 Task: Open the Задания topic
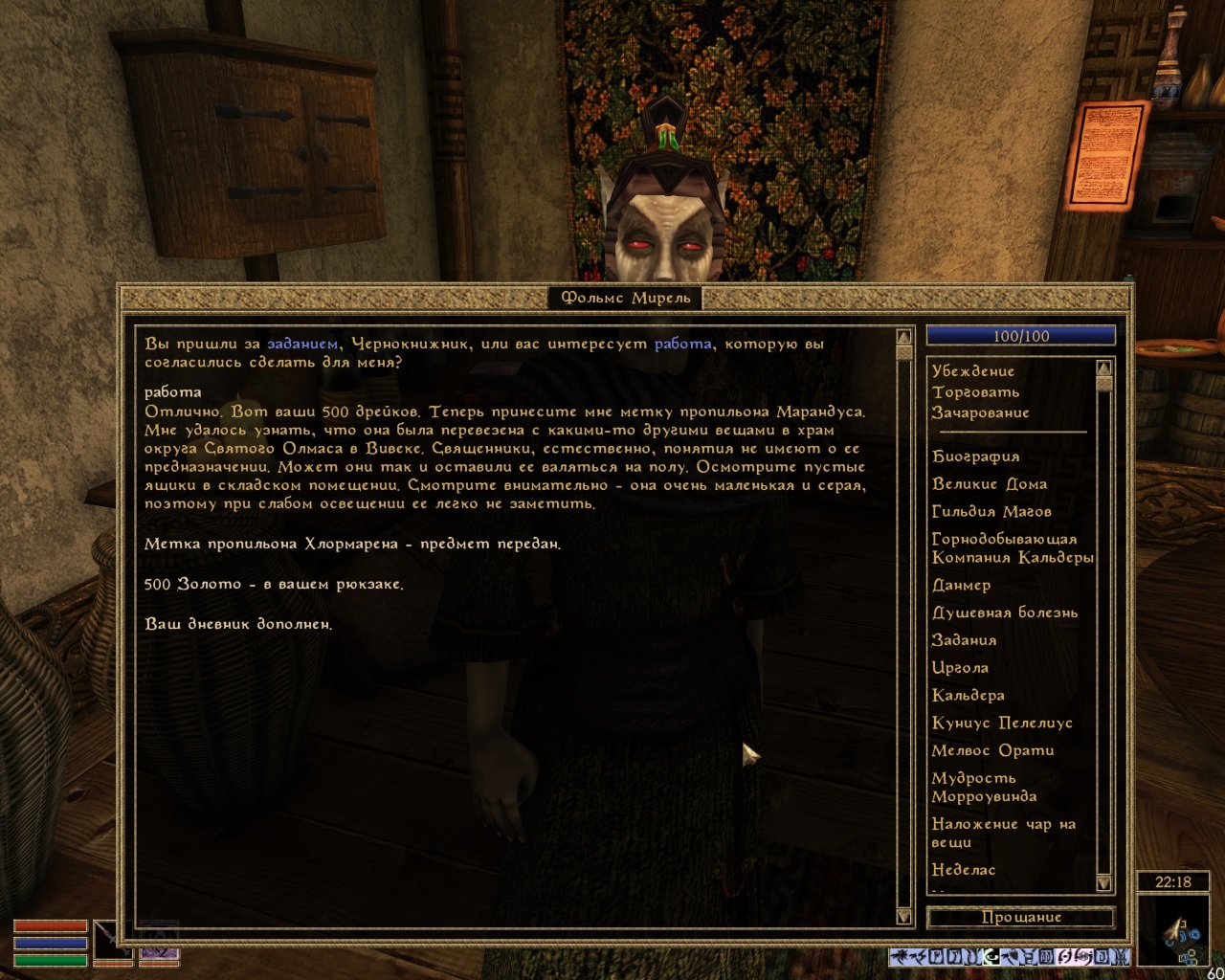[965, 640]
